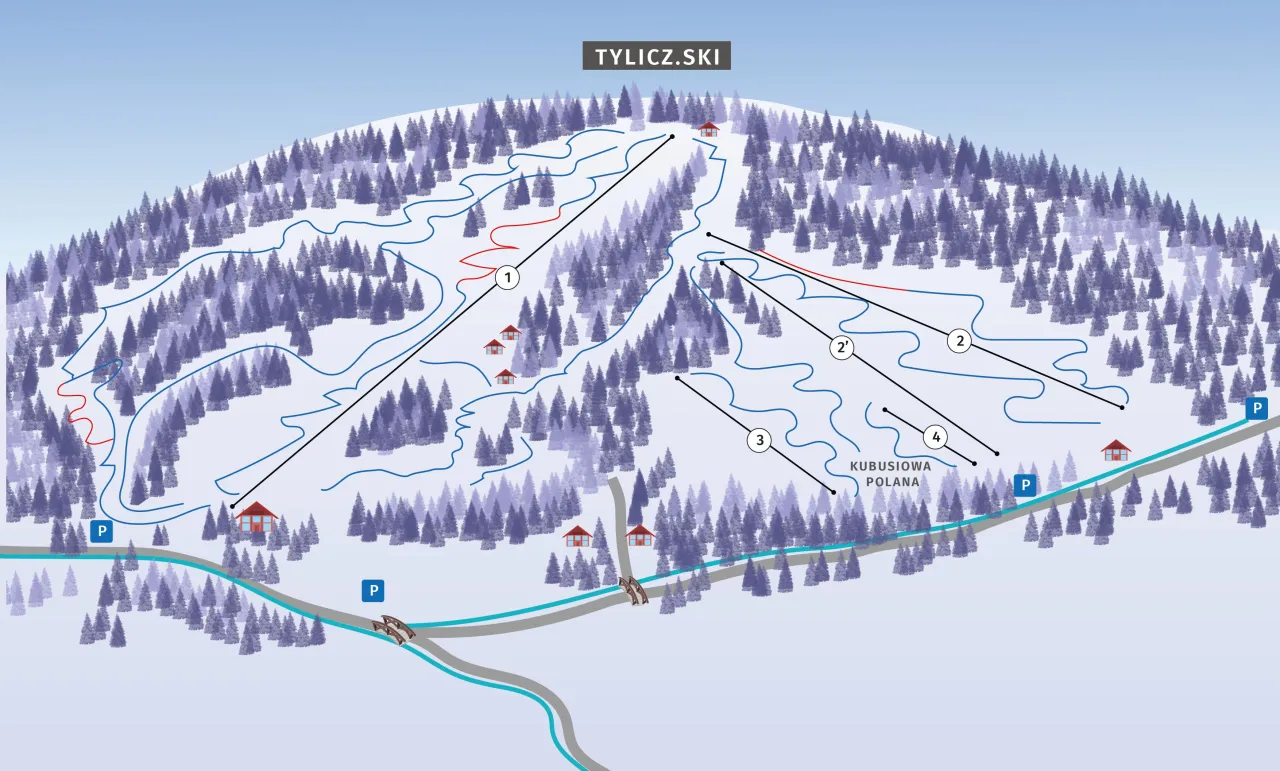Select lift marker number 4
The image size is (1280, 771).
coord(935,437)
